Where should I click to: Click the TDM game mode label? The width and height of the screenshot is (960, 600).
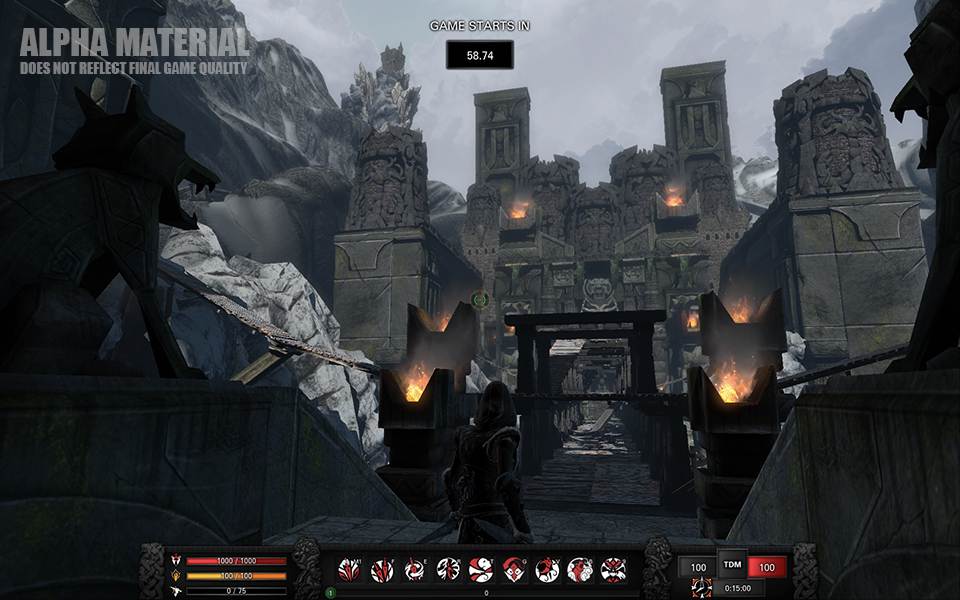(x=733, y=563)
